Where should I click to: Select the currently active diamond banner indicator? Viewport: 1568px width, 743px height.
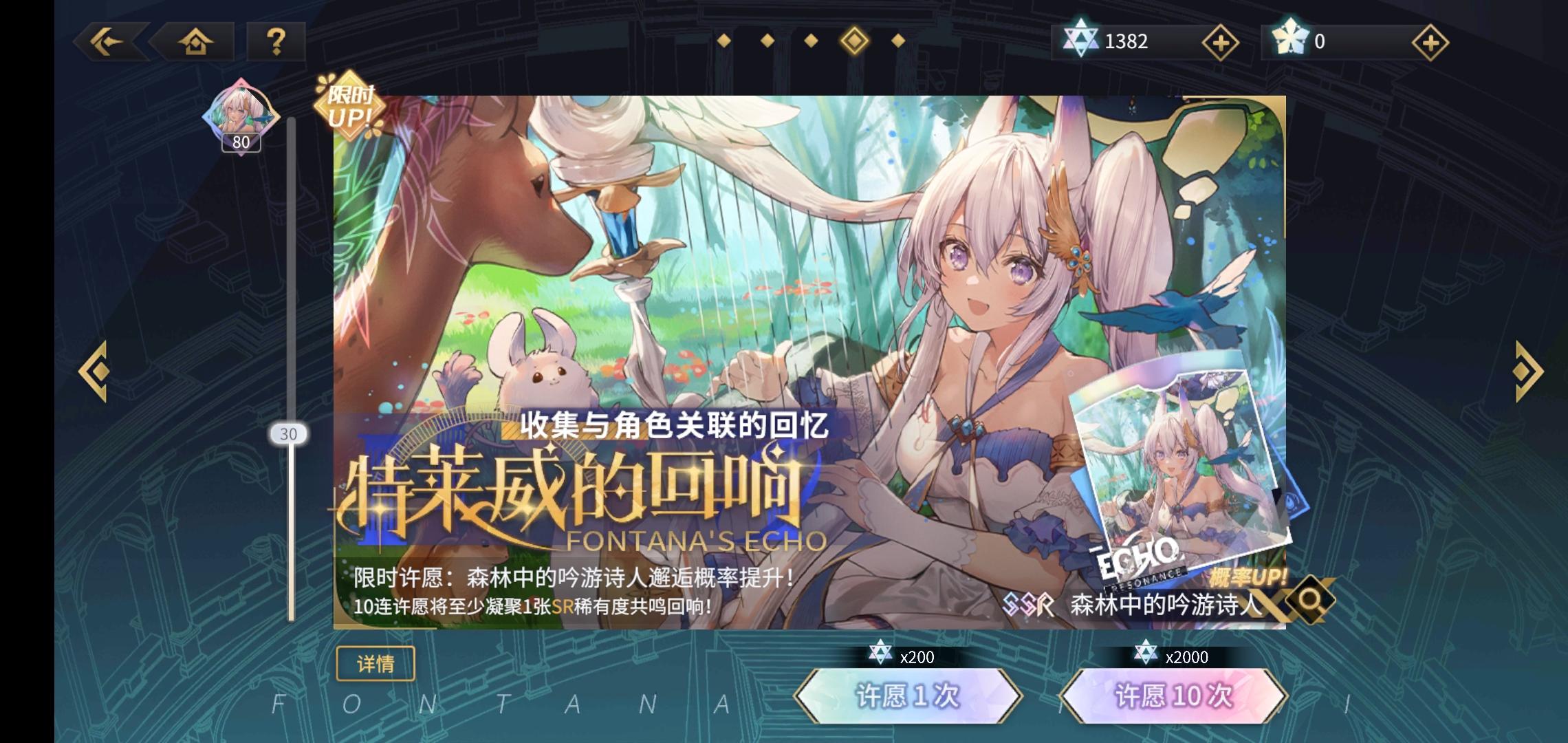pos(853,41)
